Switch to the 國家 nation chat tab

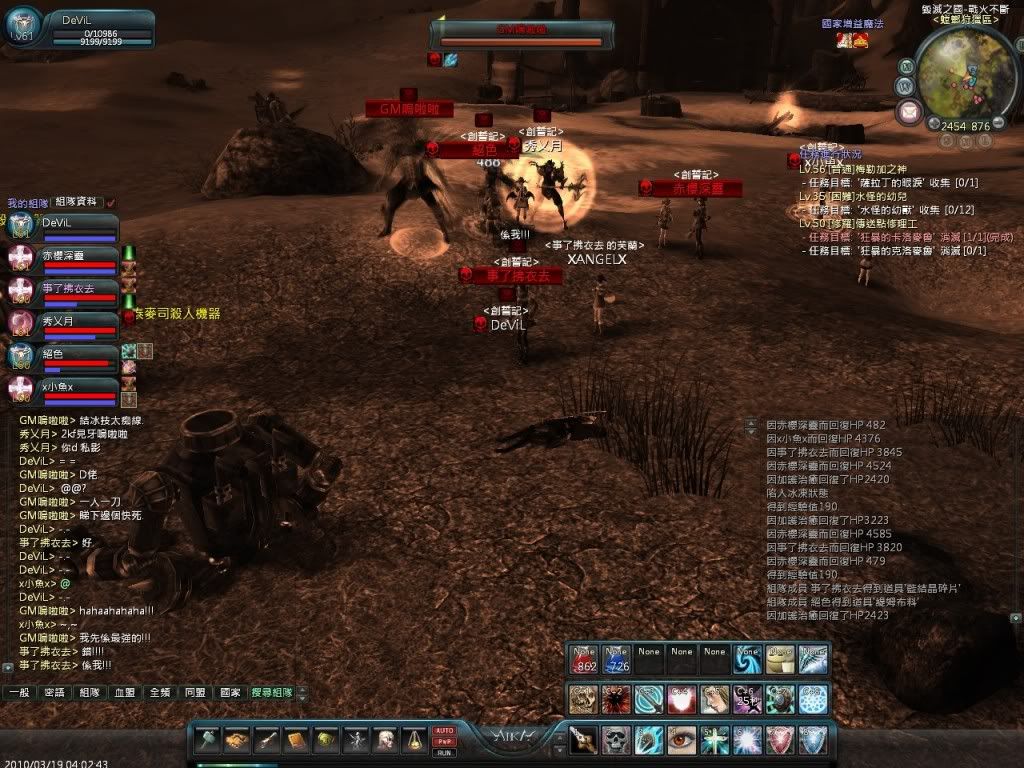tap(229, 692)
